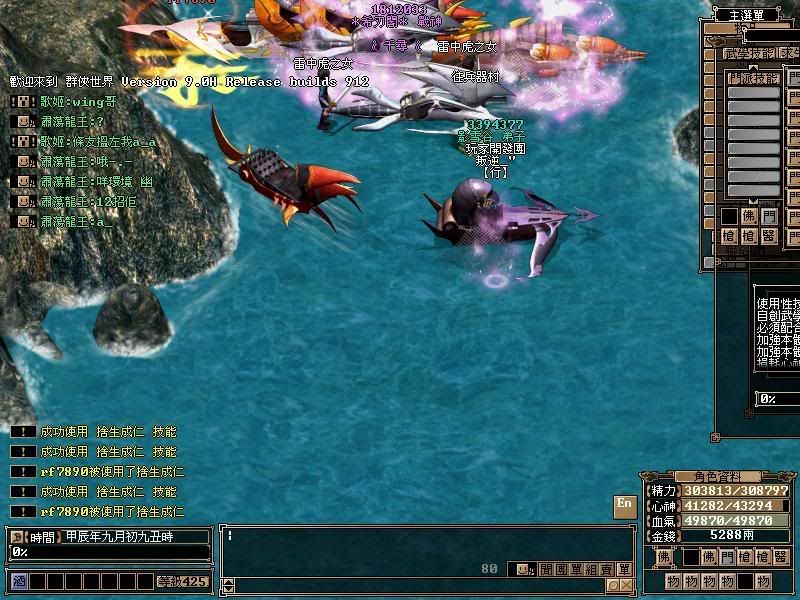This screenshot has width=800, height=600.
Task: Use the 酒 wine item slot
Action: [x=19, y=580]
